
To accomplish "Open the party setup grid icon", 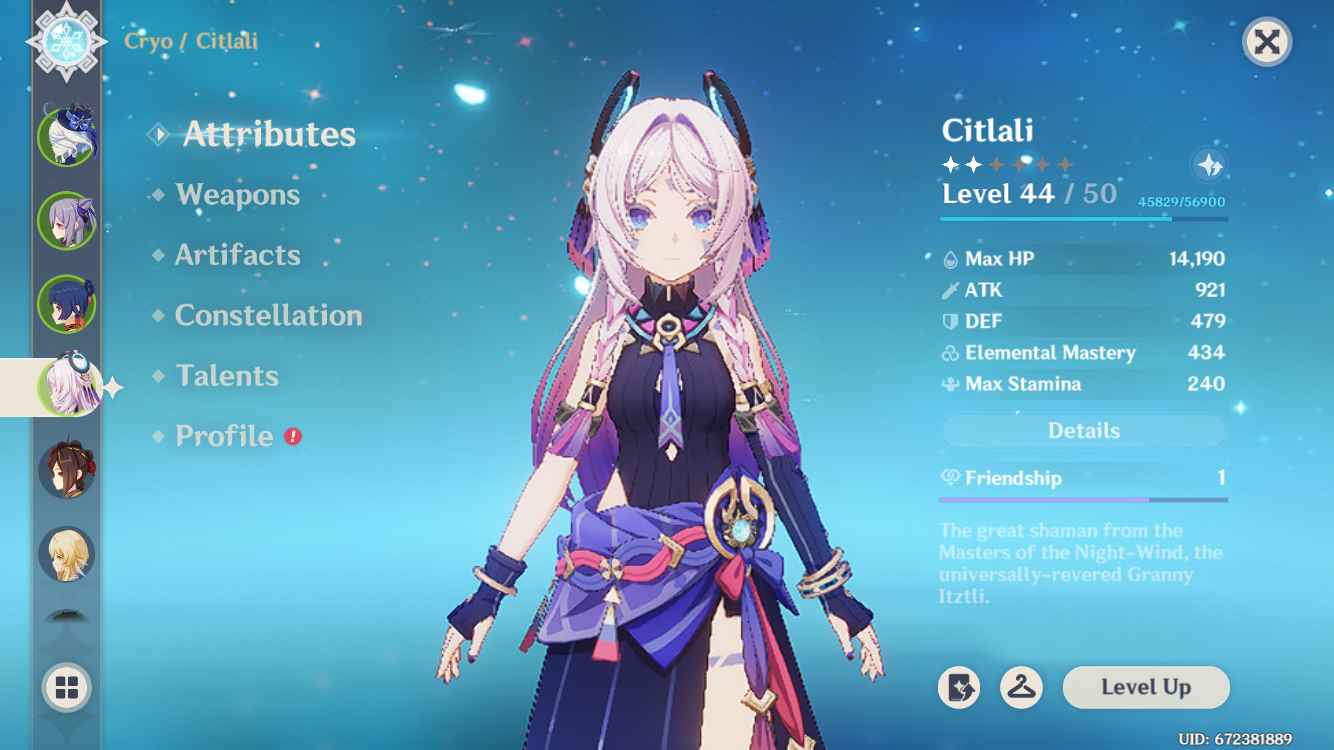I will [x=65, y=688].
